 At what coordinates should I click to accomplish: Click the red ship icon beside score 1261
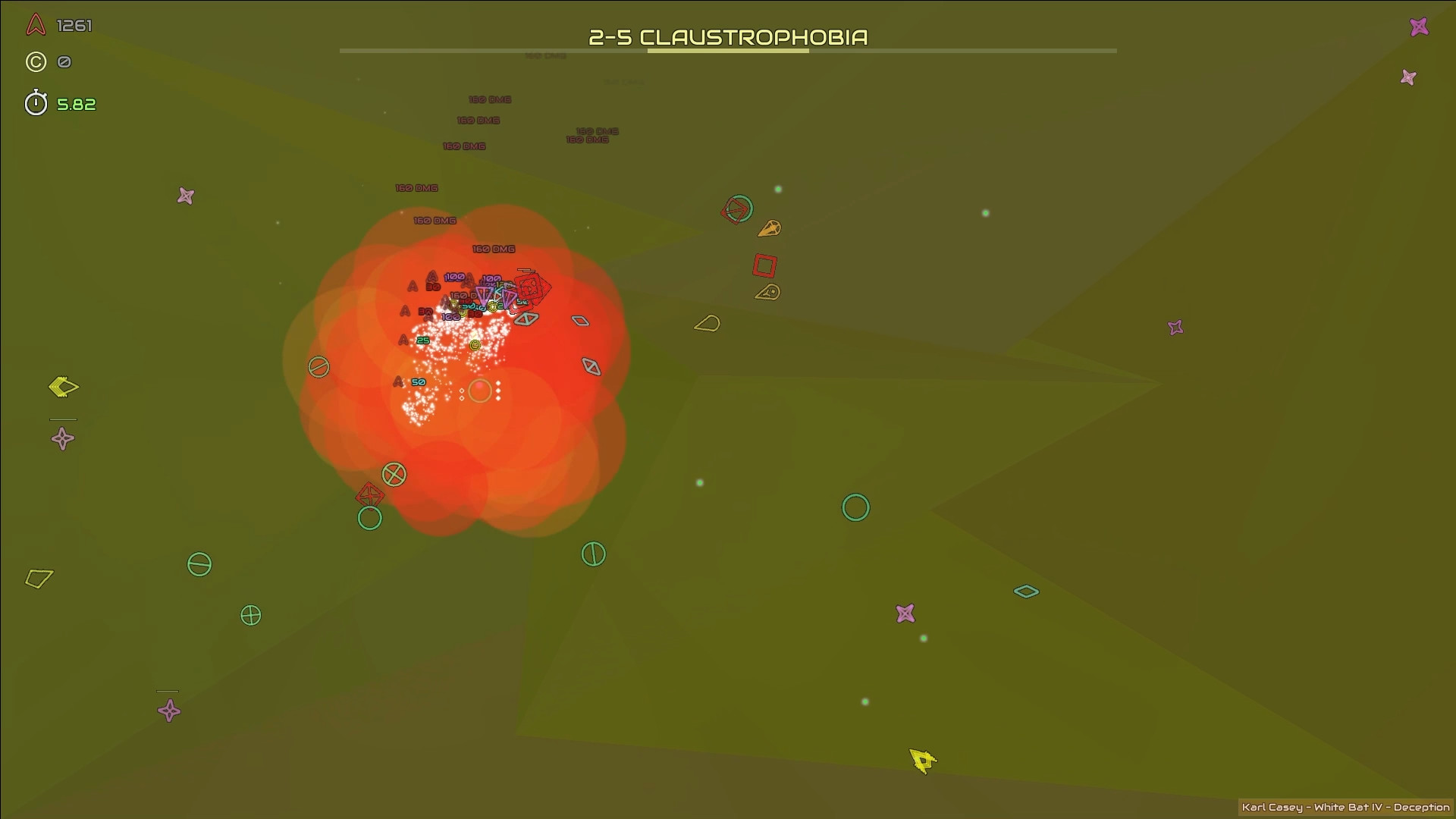point(33,25)
